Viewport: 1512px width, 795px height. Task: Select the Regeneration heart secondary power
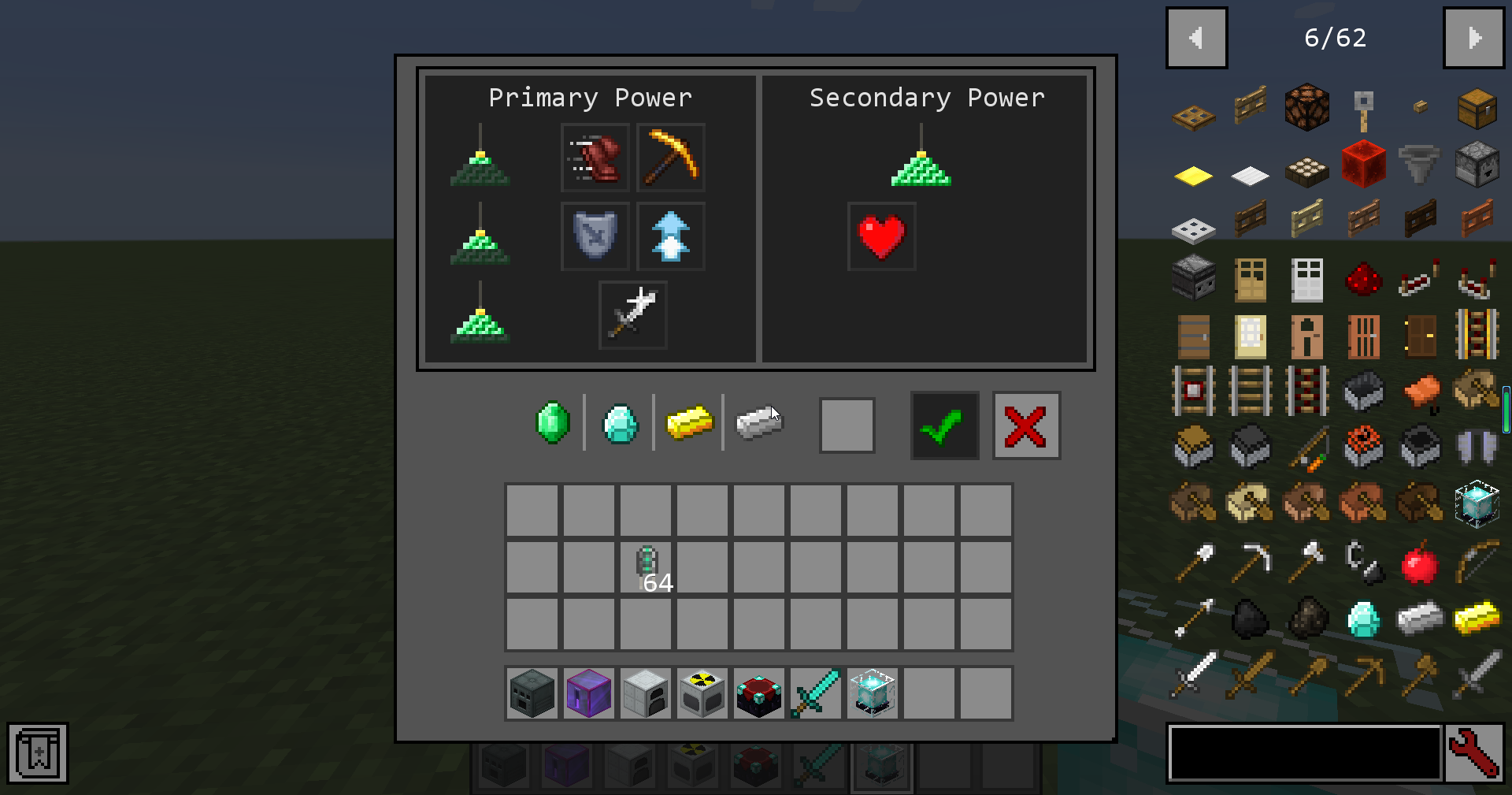(881, 236)
